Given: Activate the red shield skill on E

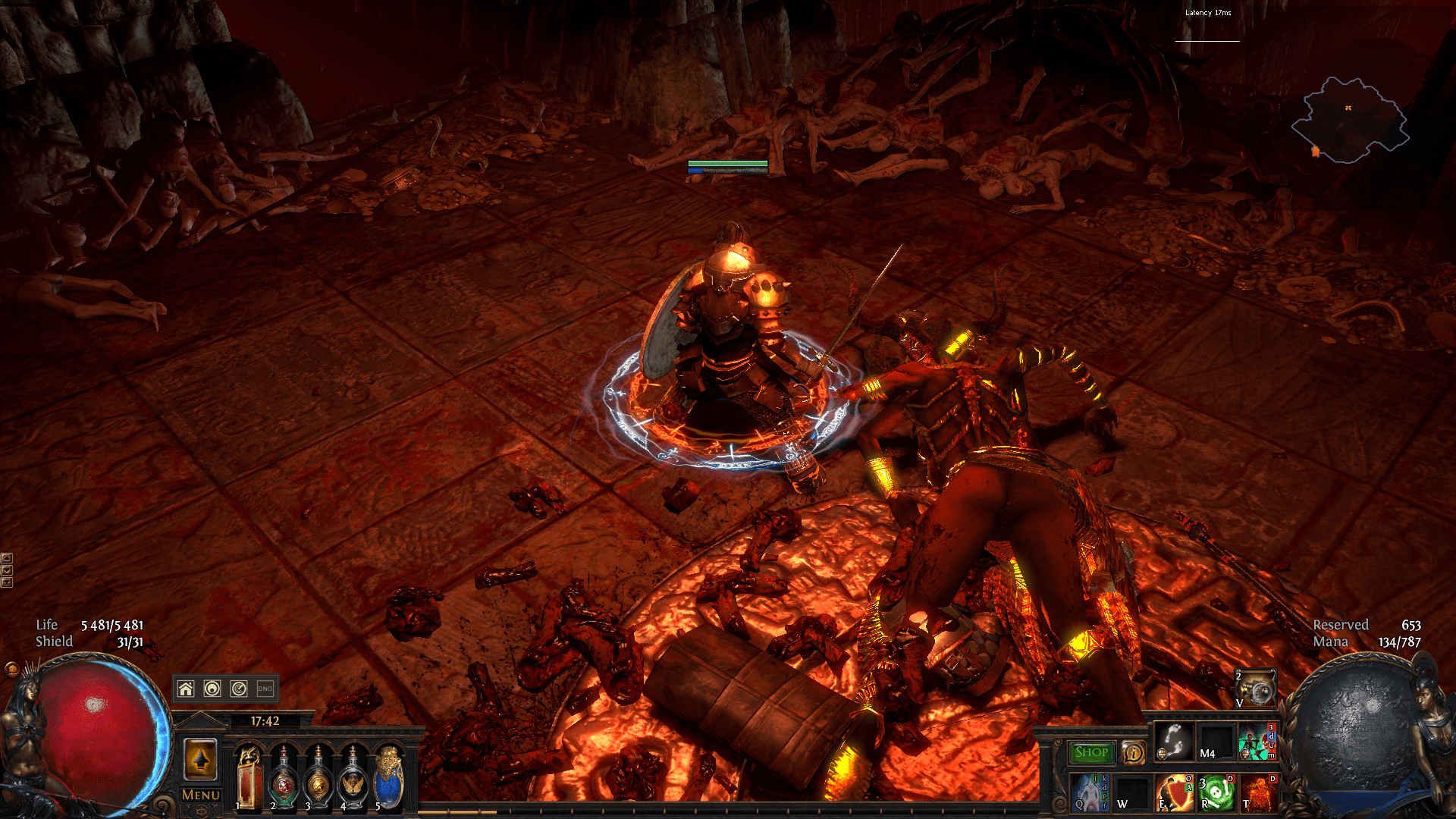Looking at the screenshot, I should pos(1173,792).
